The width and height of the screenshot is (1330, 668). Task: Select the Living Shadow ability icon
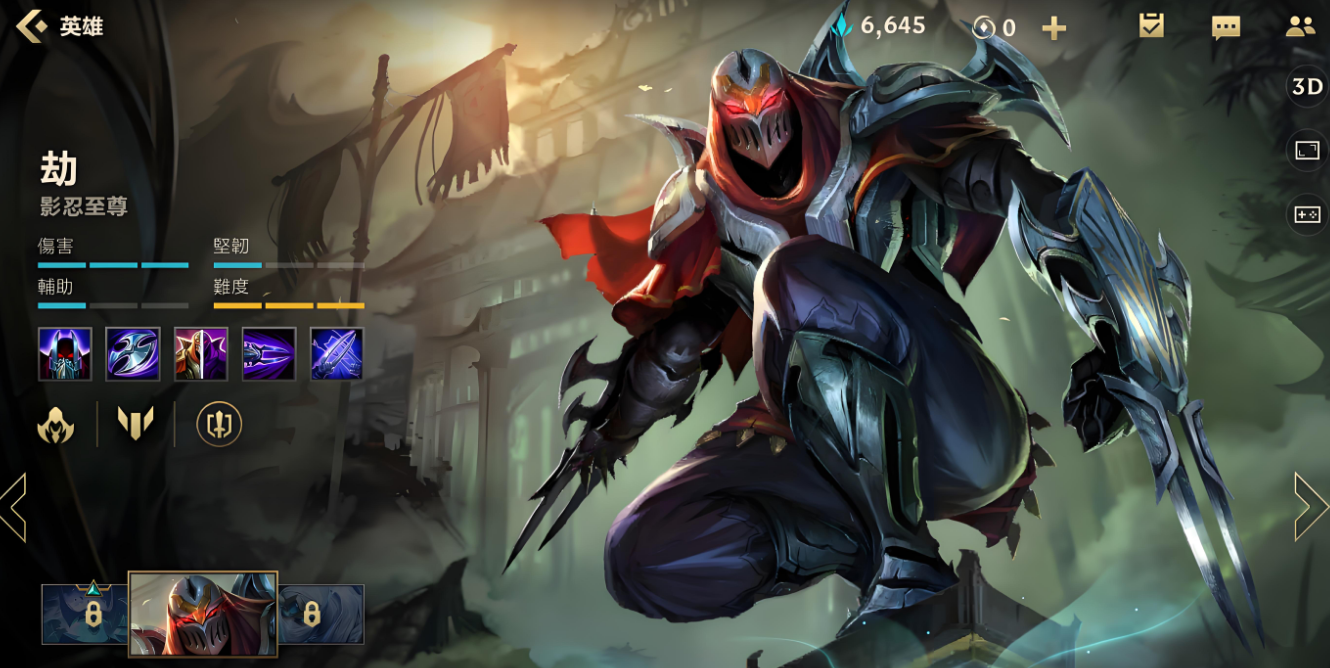[201, 354]
